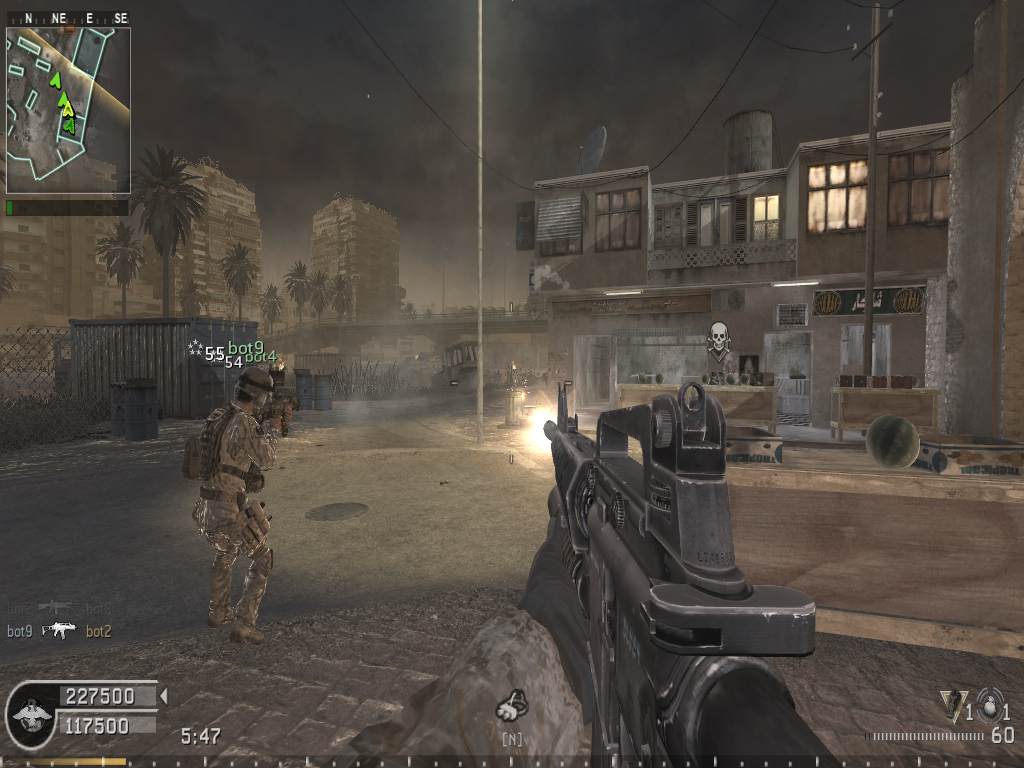This screenshot has width=1024, height=768.
Task: Click the compass heading strip
Action: pyautogui.click(x=68, y=18)
